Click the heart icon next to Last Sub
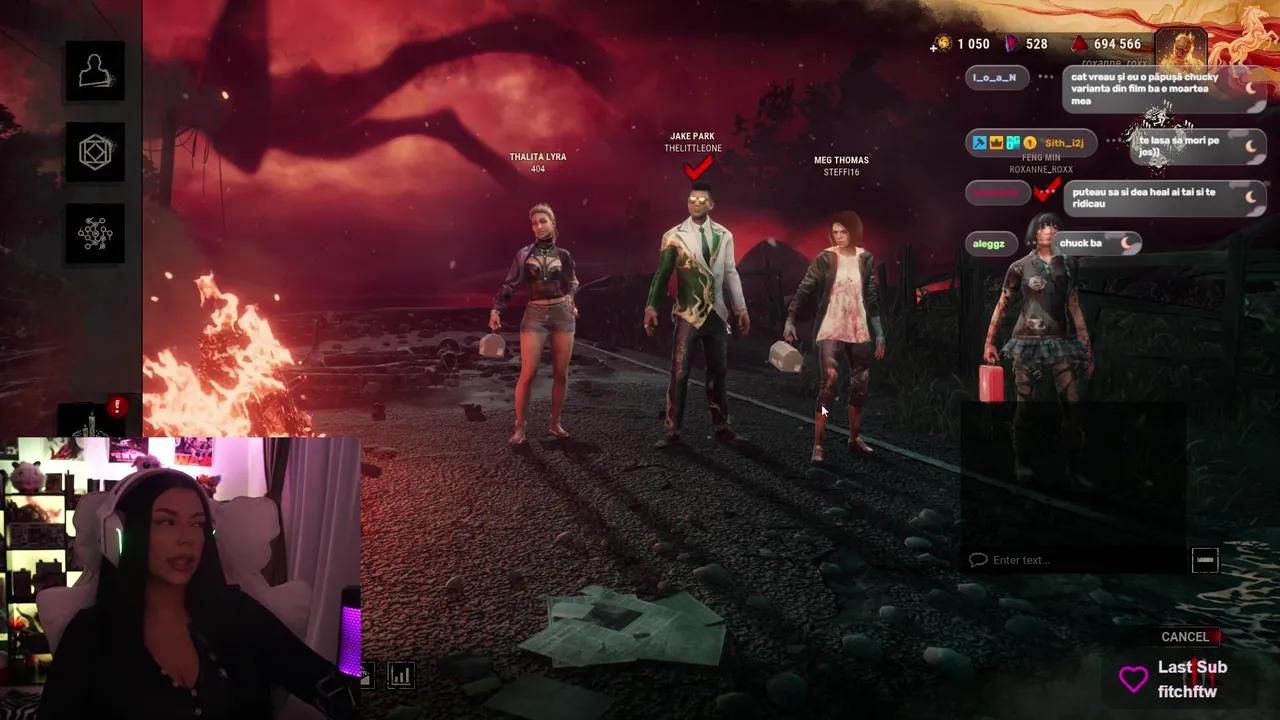Image resolution: width=1280 pixels, height=720 pixels. pos(1132,678)
